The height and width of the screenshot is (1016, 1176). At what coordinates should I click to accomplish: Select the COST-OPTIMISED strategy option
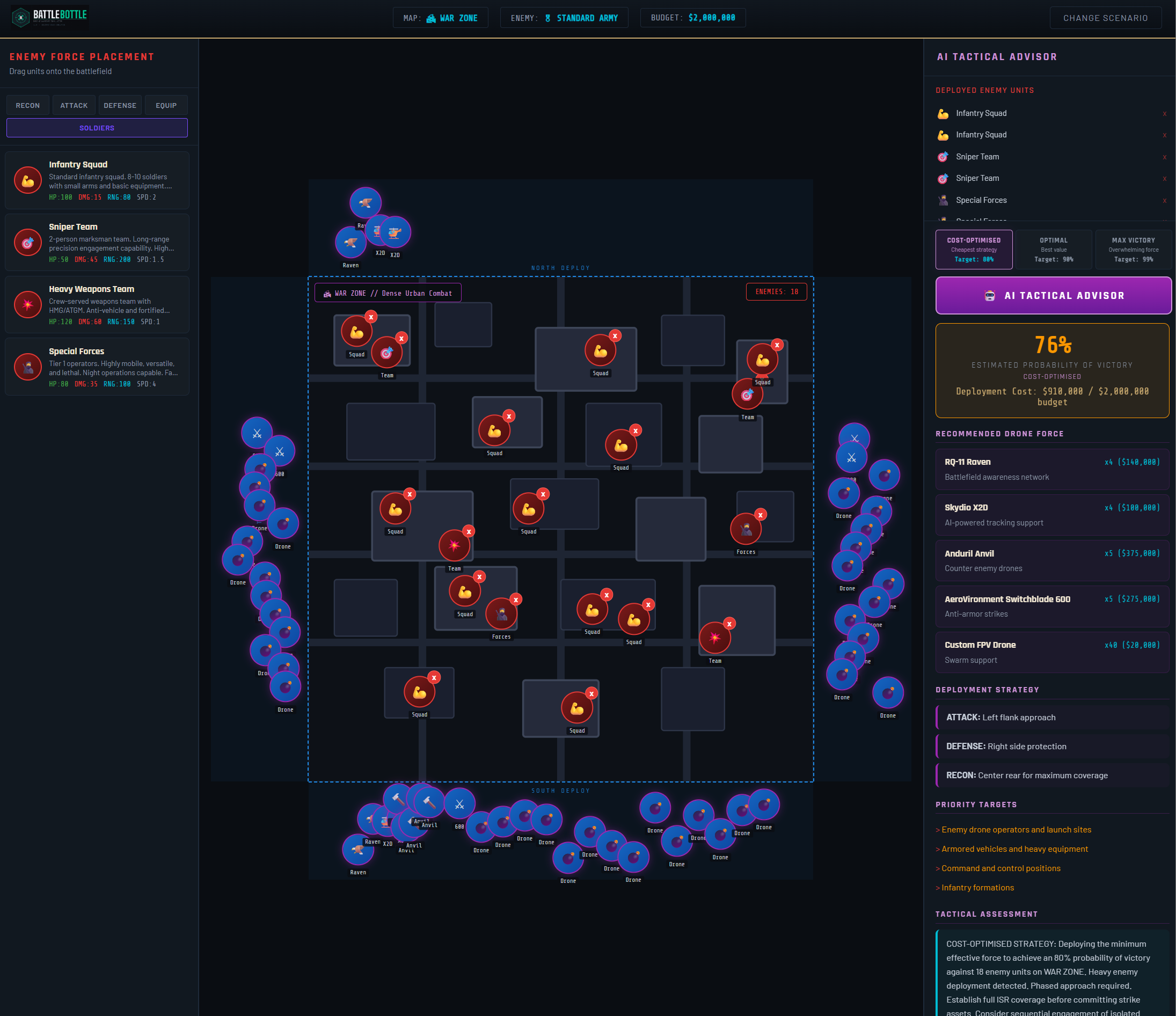click(x=974, y=249)
